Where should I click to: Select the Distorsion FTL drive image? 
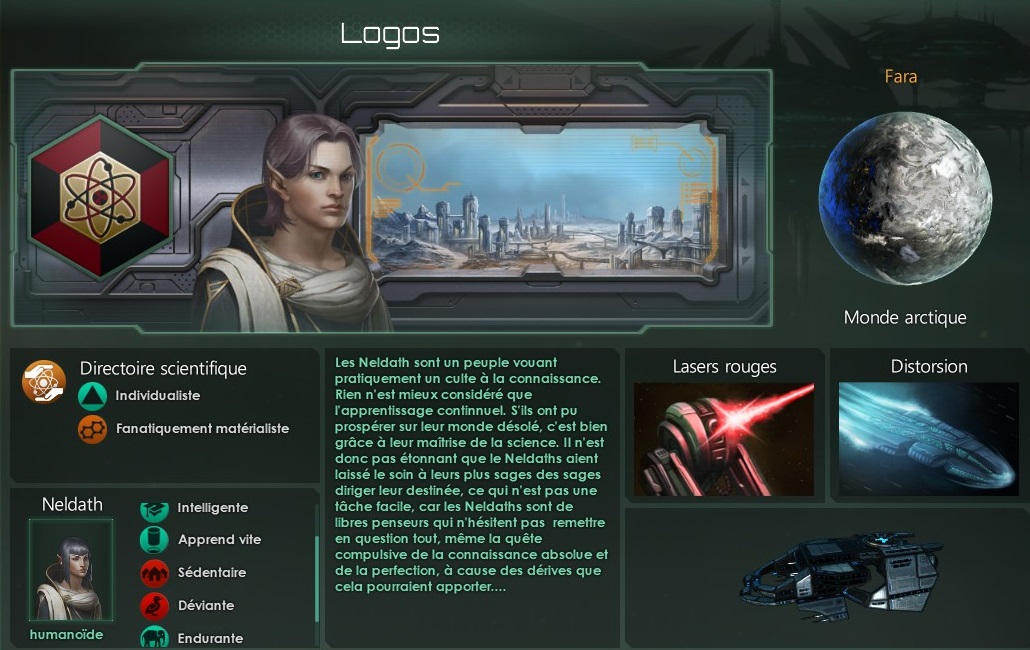pos(928,439)
